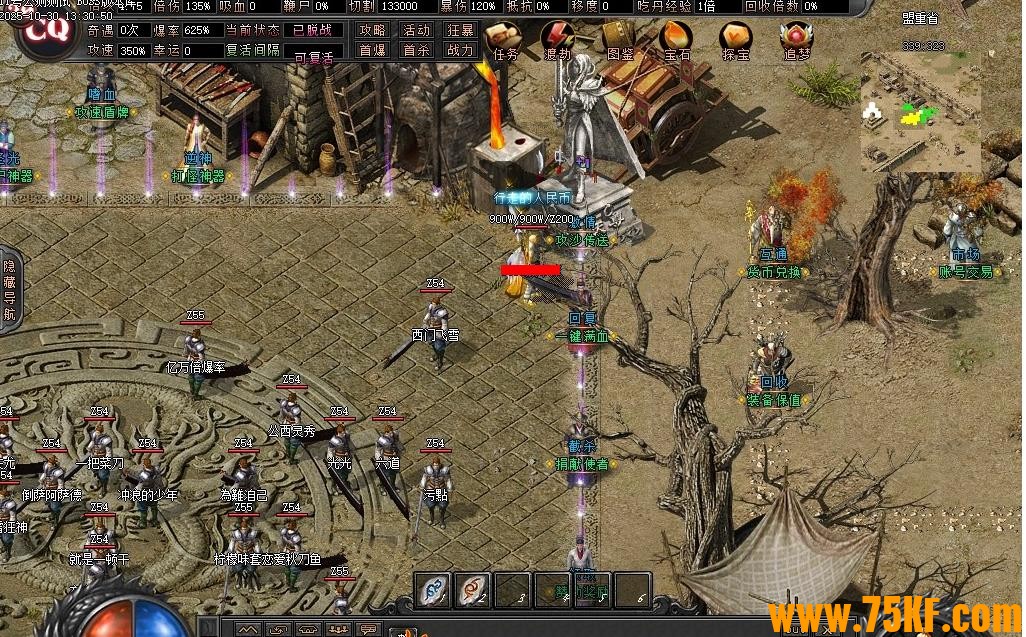This screenshot has width=1026, height=637.
Task: Open the 任务 quest icon
Action: click(x=505, y=41)
